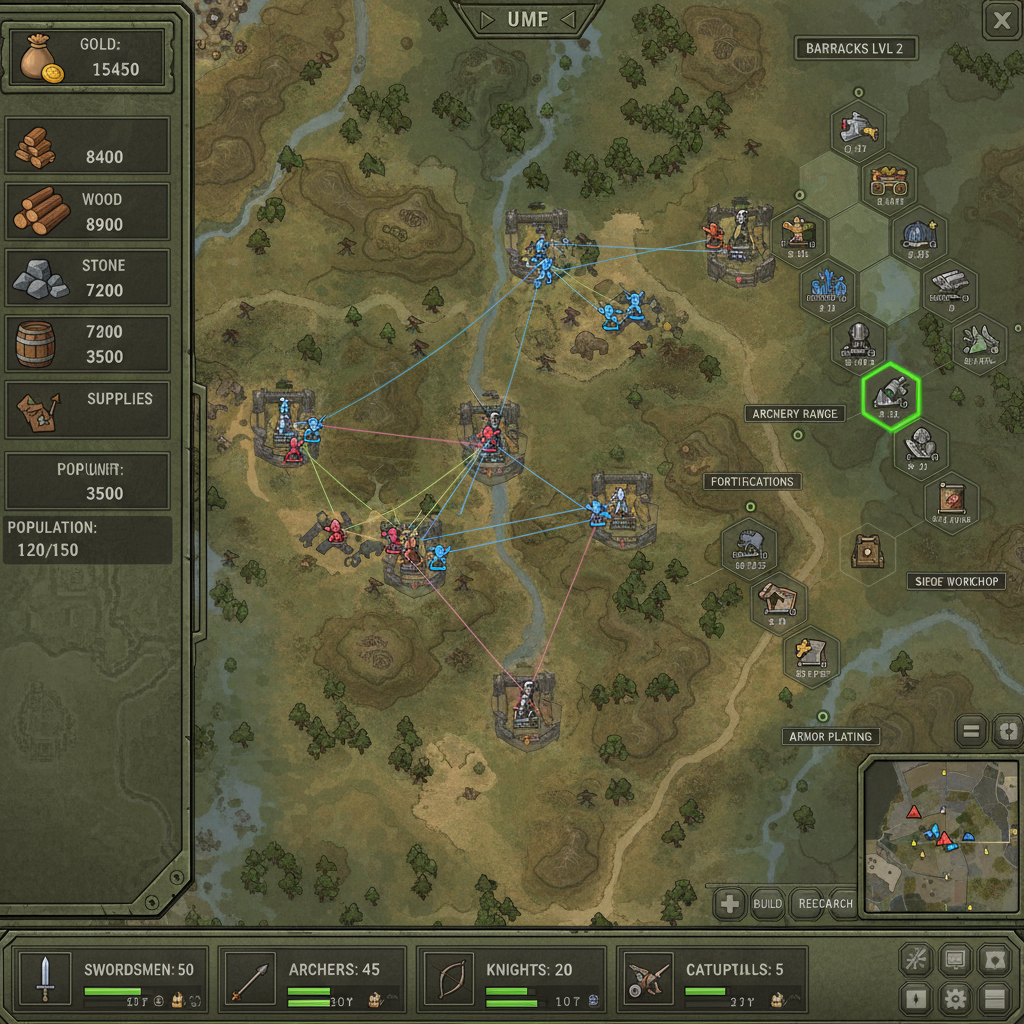Close the panel with the X button
This screenshot has width=1024, height=1024.
[999, 19]
